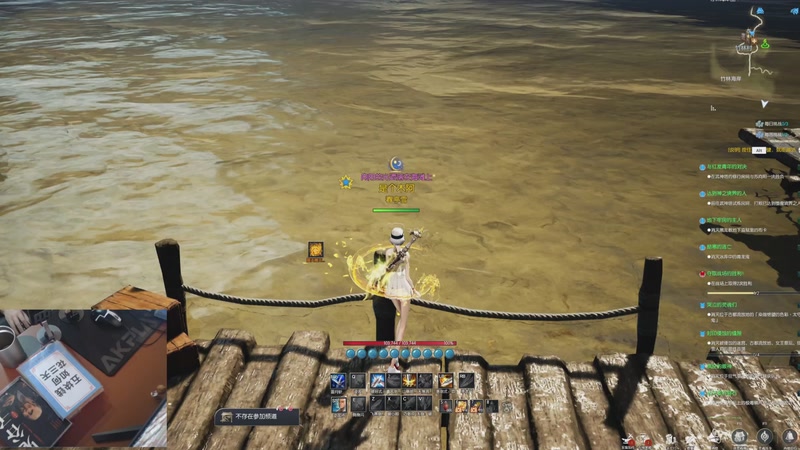Click the golden item icon left of character
This screenshot has width=800, height=450.
click(x=315, y=250)
